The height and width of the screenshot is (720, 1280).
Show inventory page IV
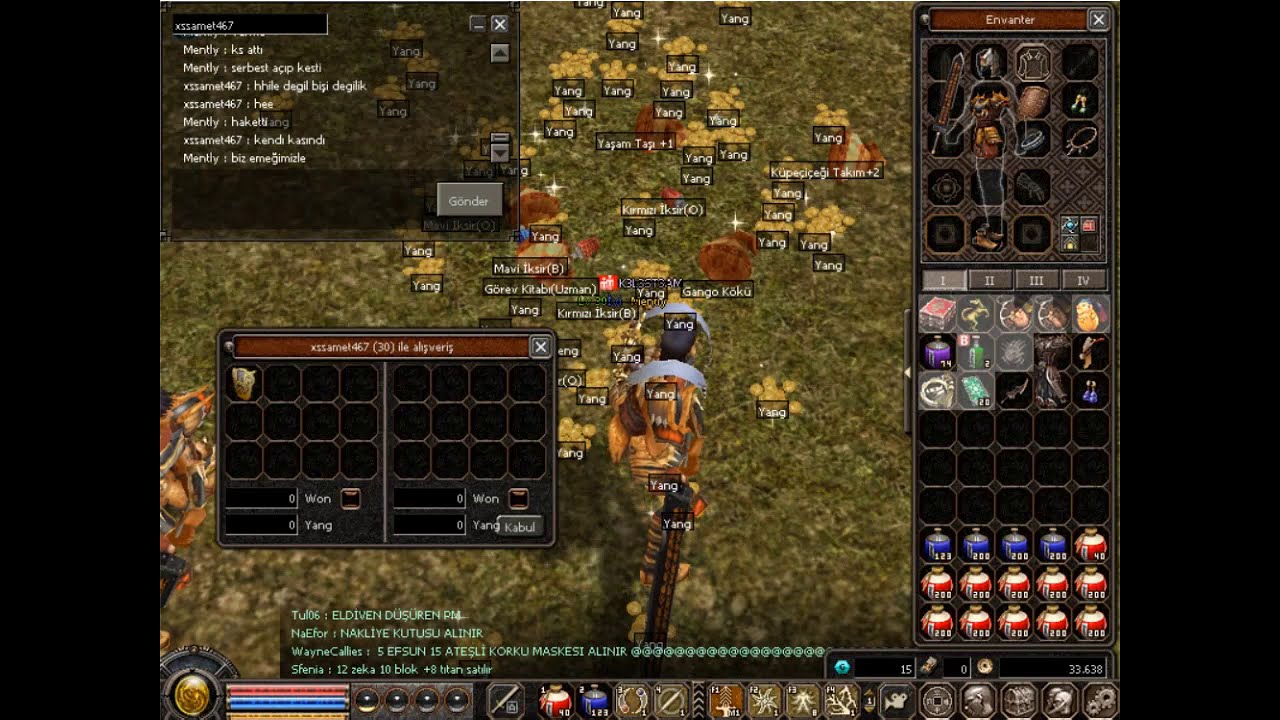click(1082, 281)
